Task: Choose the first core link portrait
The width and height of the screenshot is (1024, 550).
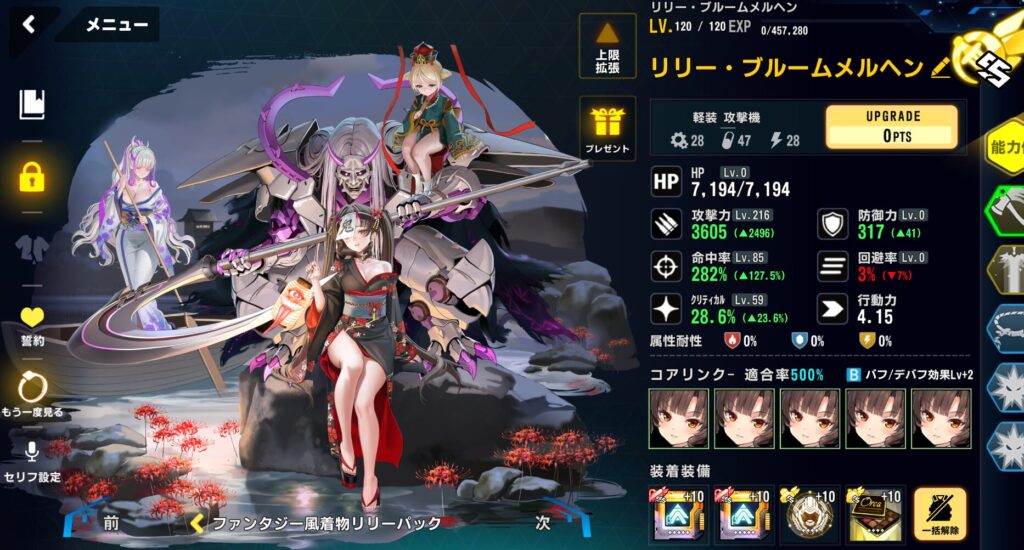Action: click(x=678, y=417)
